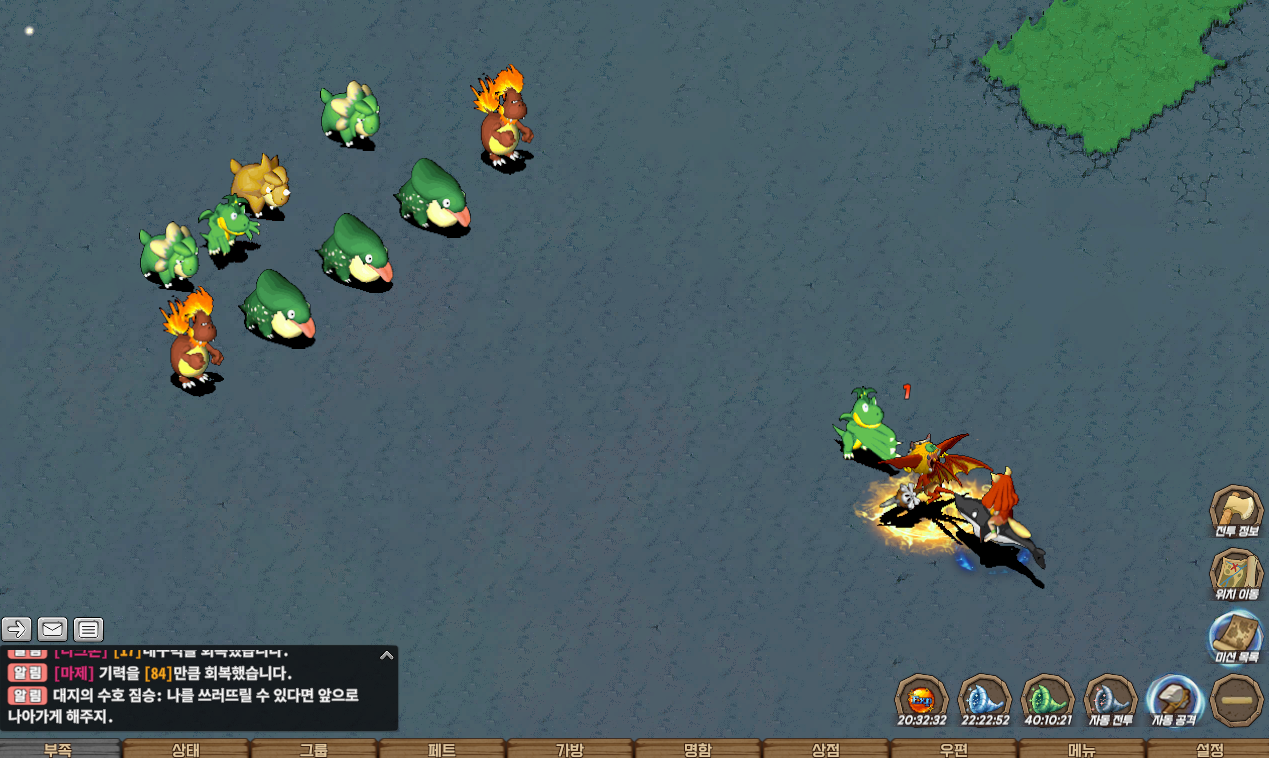Collapse the icon bar with minus button
1269x758 pixels.
pyautogui.click(x=1237, y=700)
